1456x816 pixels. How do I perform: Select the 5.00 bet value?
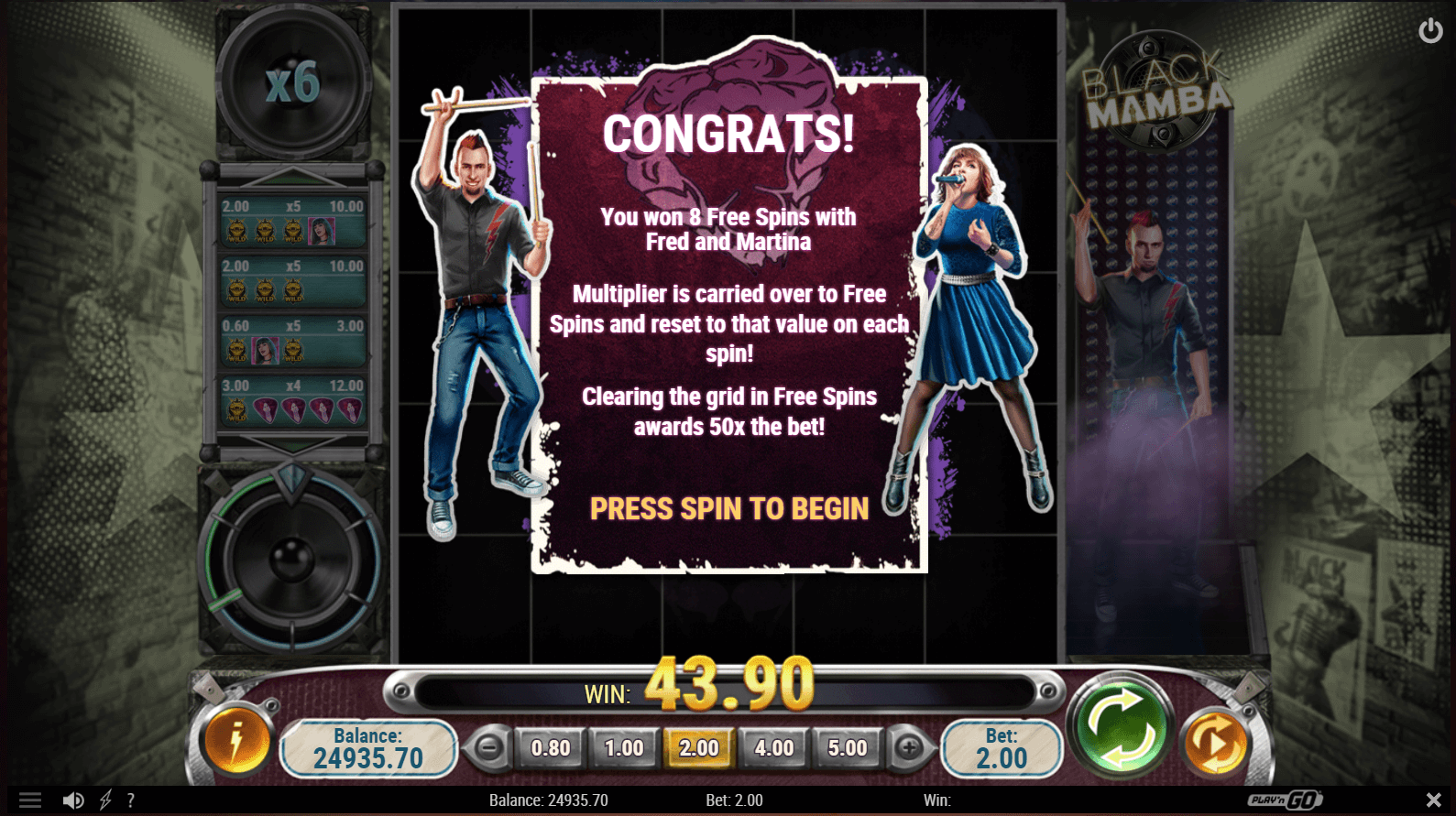coord(845,747)
